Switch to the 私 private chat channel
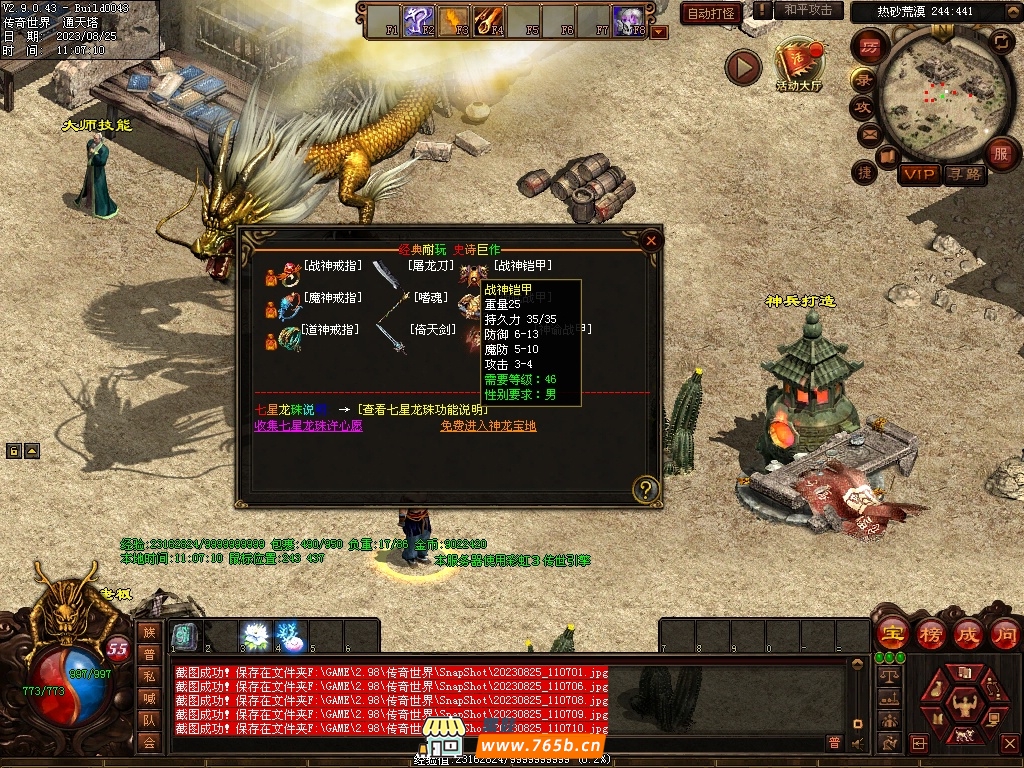The height and width of the screenshot is (768, 1024). pos(149,675)
